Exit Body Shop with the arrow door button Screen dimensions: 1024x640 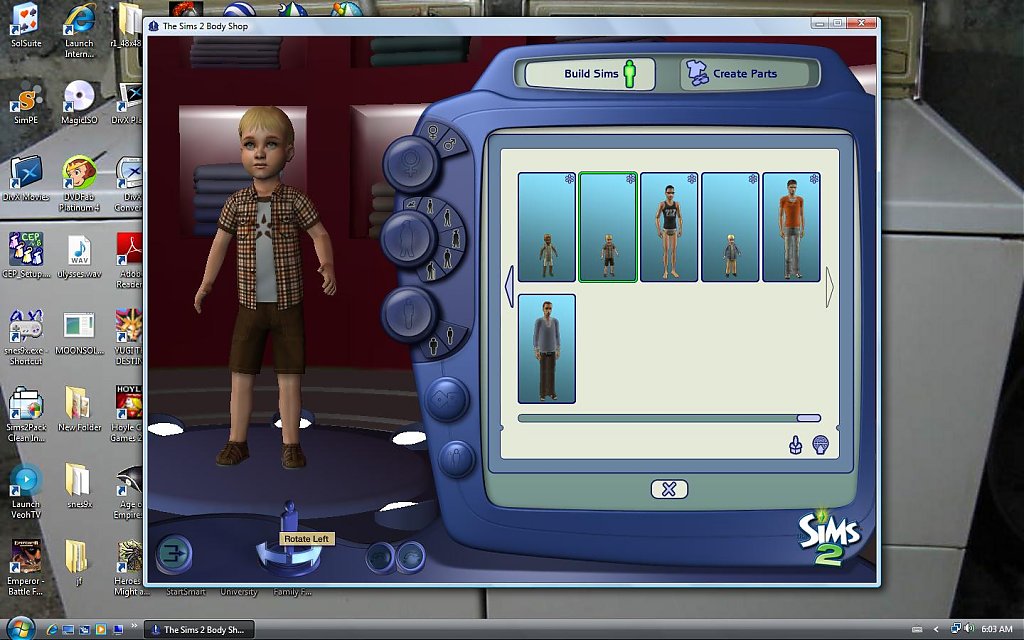coord(172,553)
